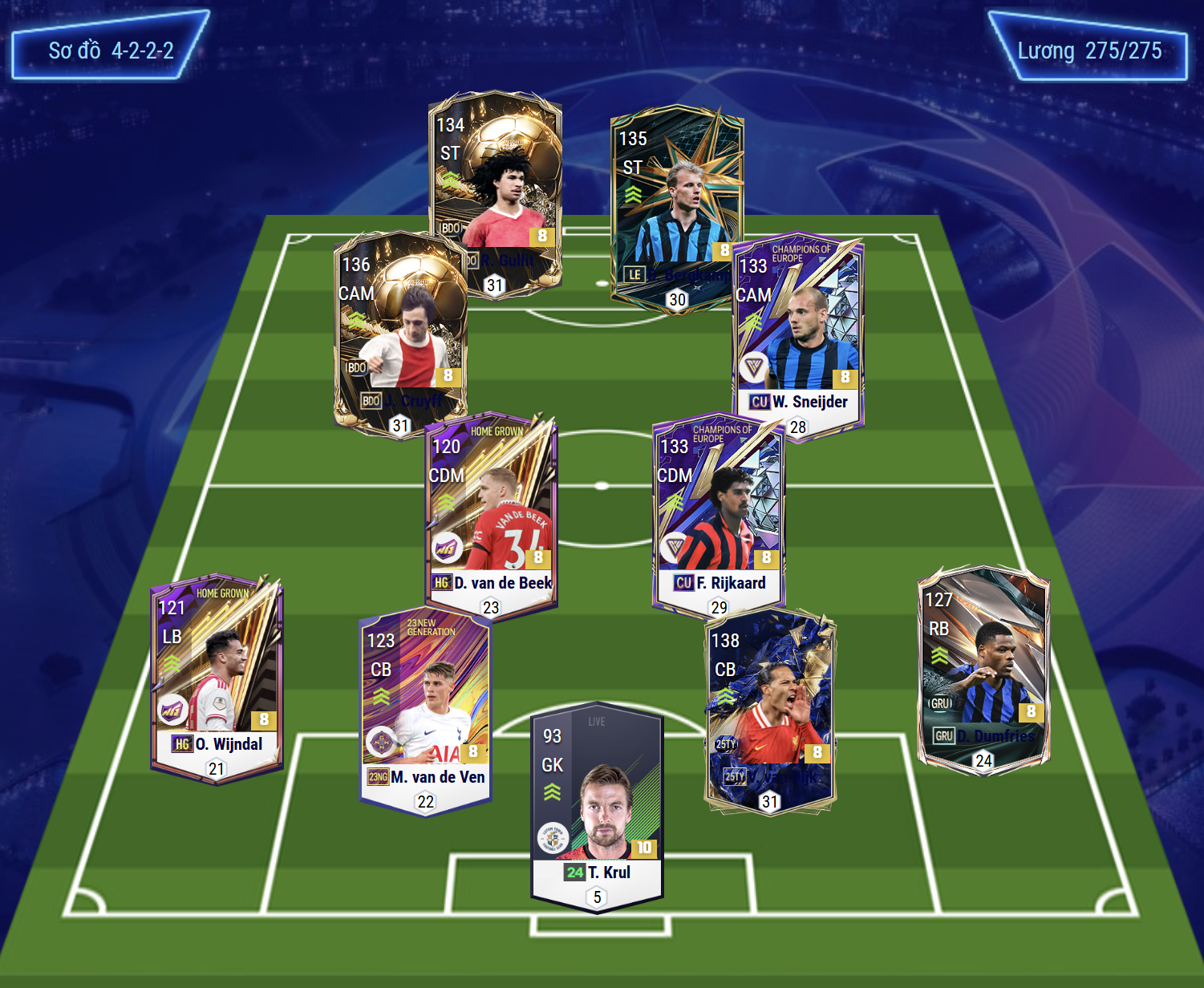Select D. Dumfries' right back card
The image size is (1204, 988).
coord(983,666)
